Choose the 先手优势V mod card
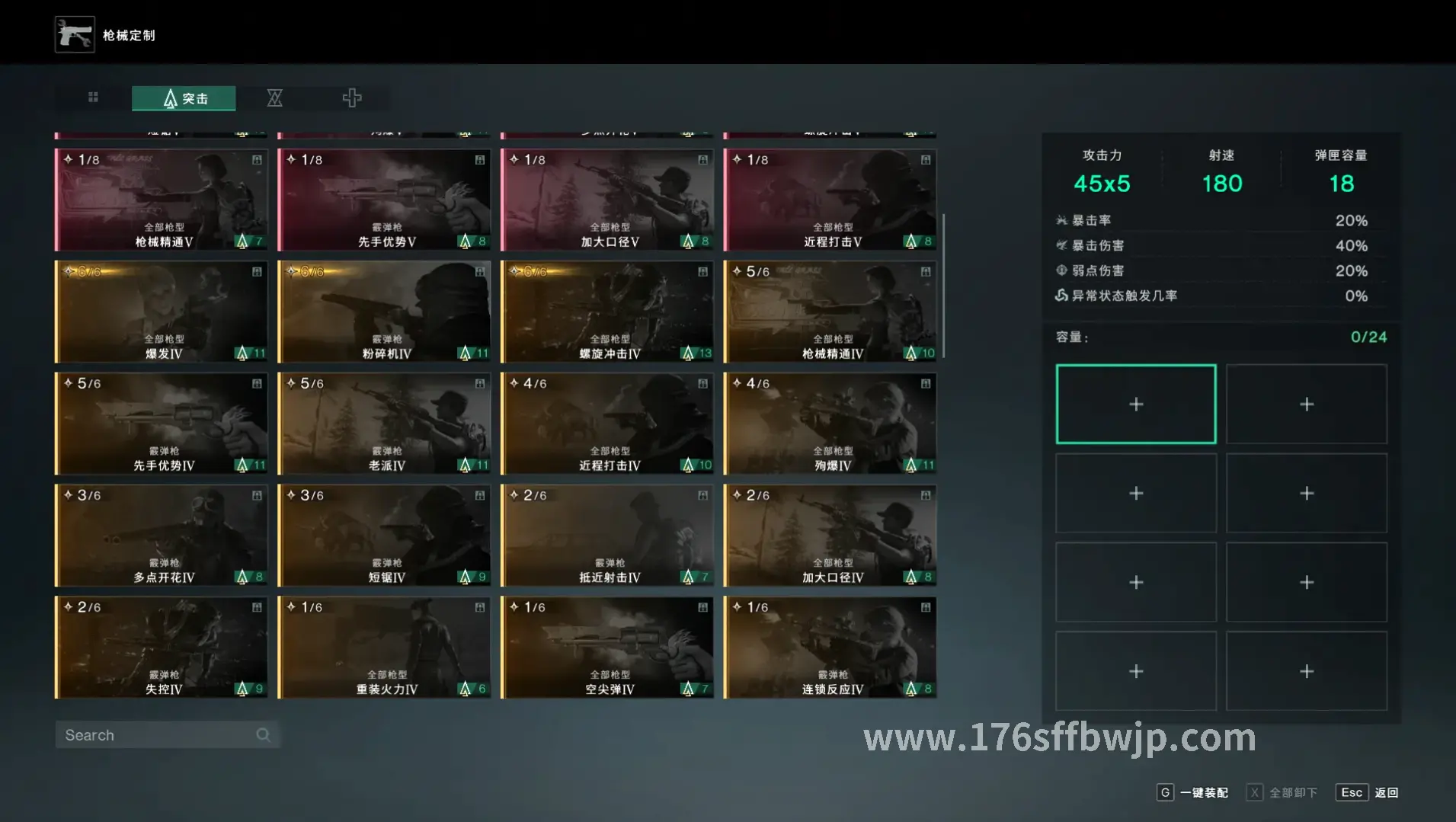Screen dimensions: 1456x822 click(x=385, y=200)
